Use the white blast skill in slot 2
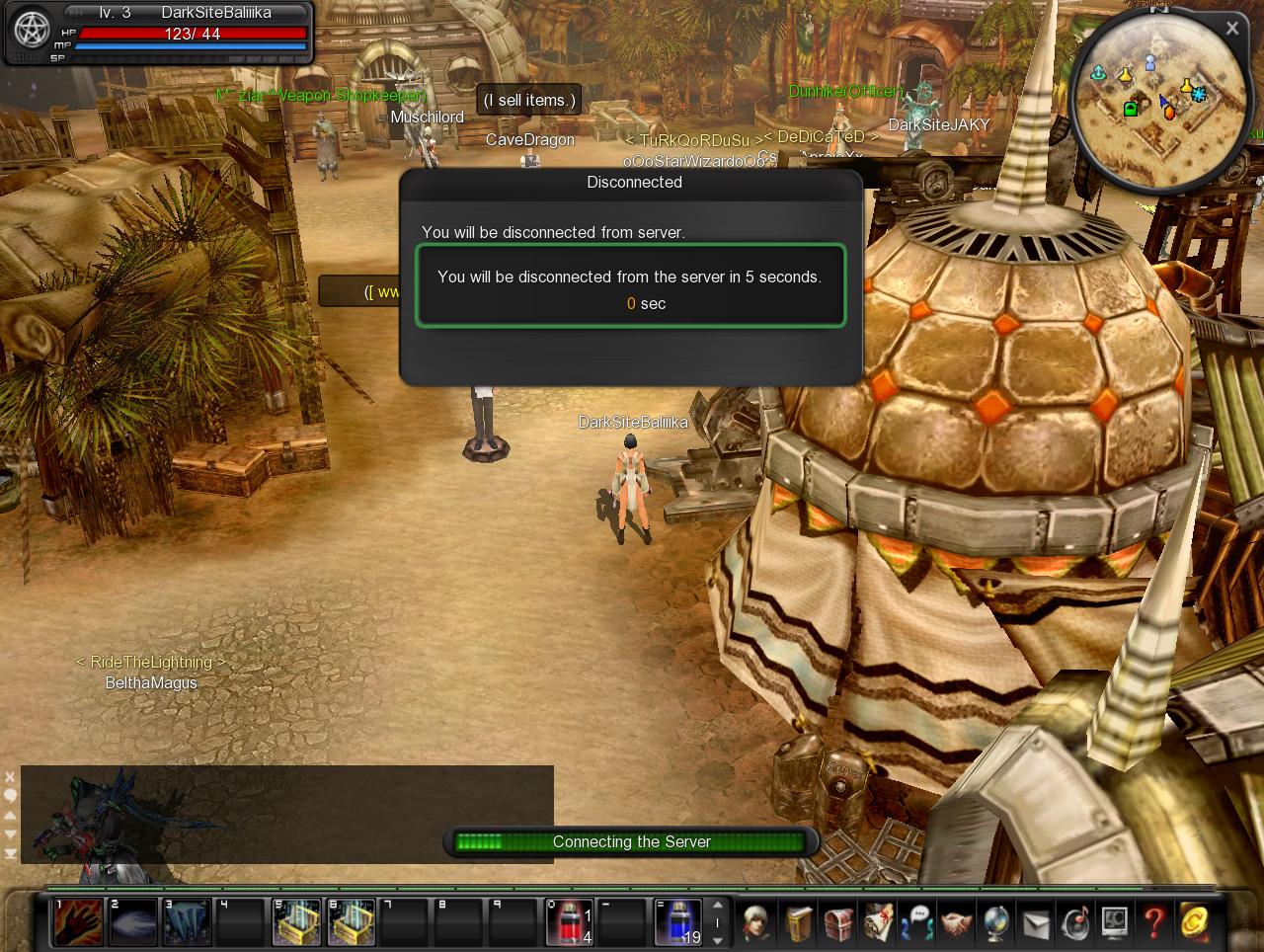Screen dimensions: 1264x952 pyautogui.click(x=132, y=922)
